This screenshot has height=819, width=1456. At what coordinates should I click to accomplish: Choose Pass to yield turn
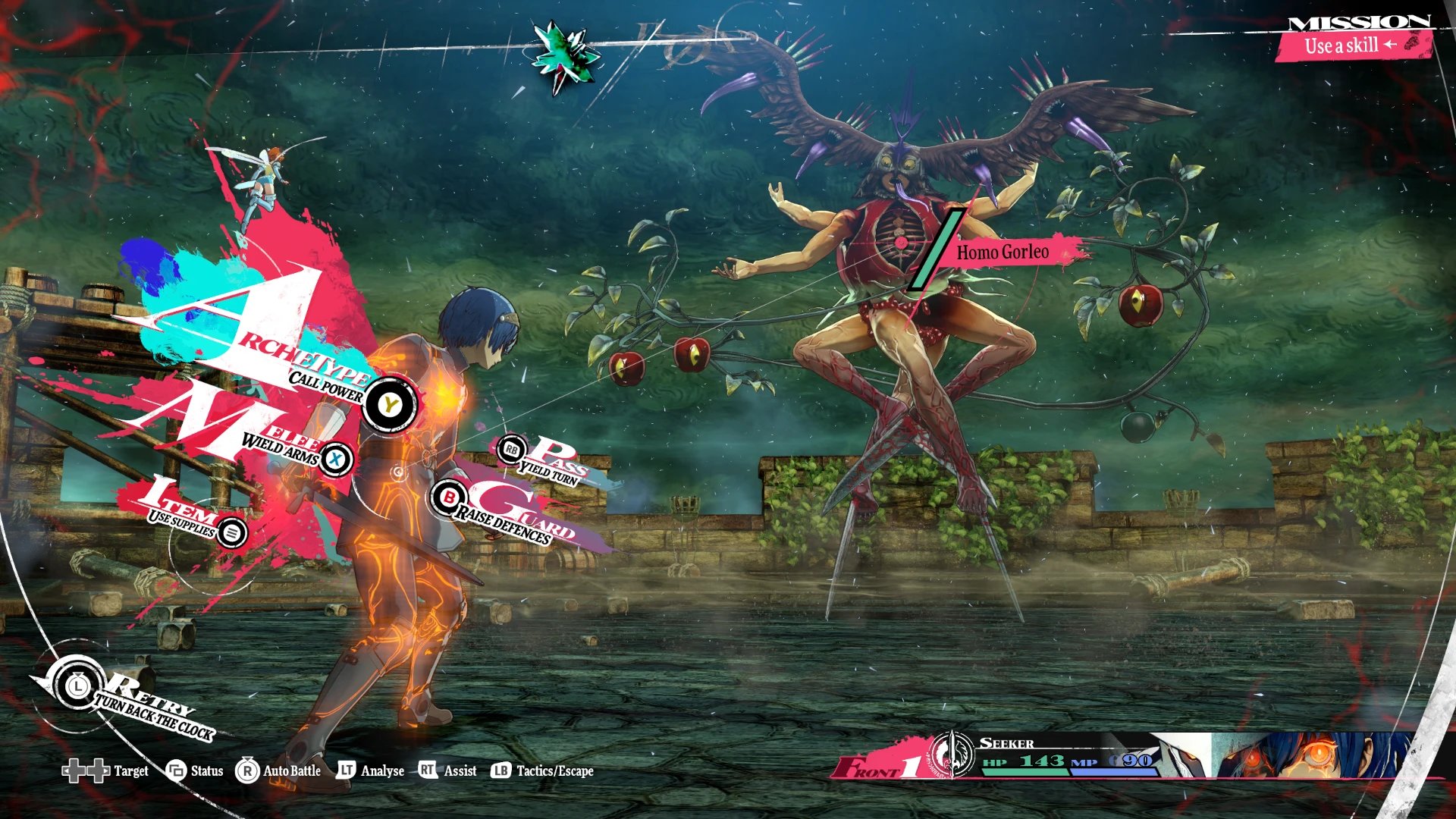(x=512, y=450)
